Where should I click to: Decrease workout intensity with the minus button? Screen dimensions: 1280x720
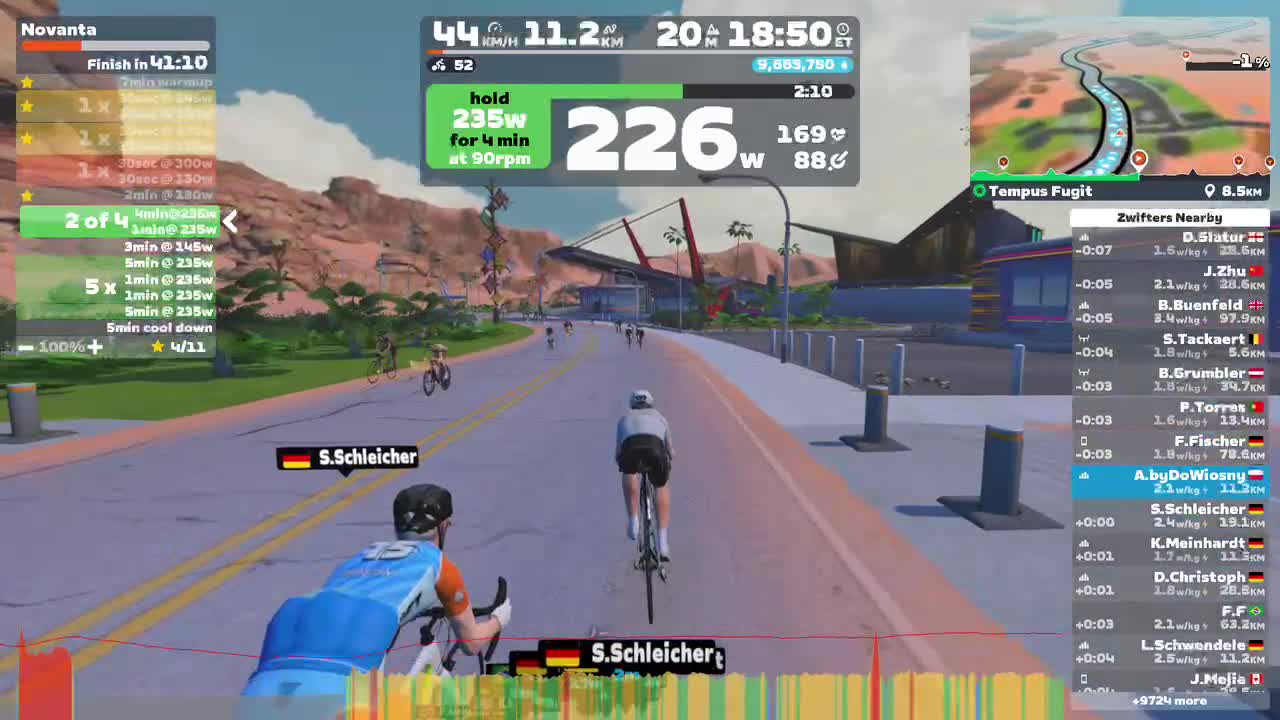26,347
